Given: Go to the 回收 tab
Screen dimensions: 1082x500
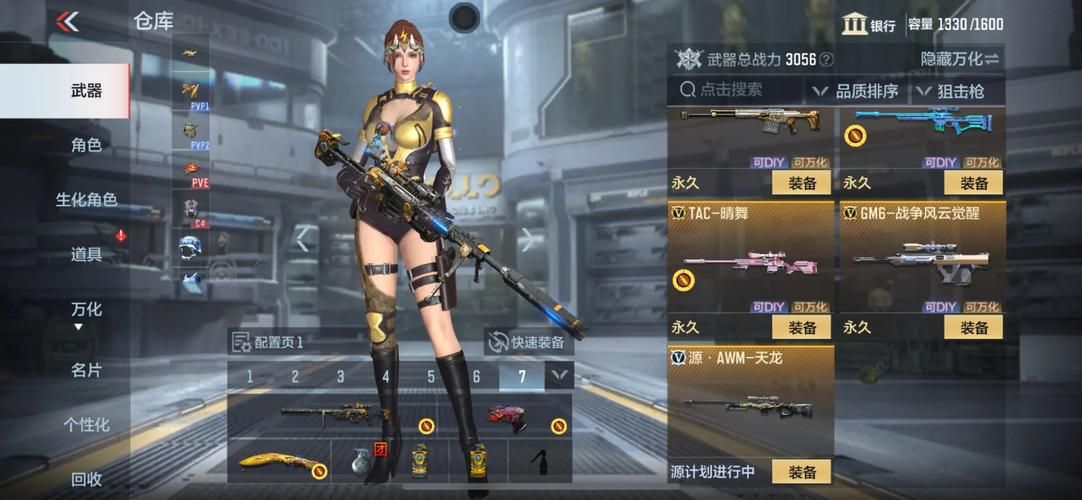Looking at the screenshot, I should pos(86,479).
